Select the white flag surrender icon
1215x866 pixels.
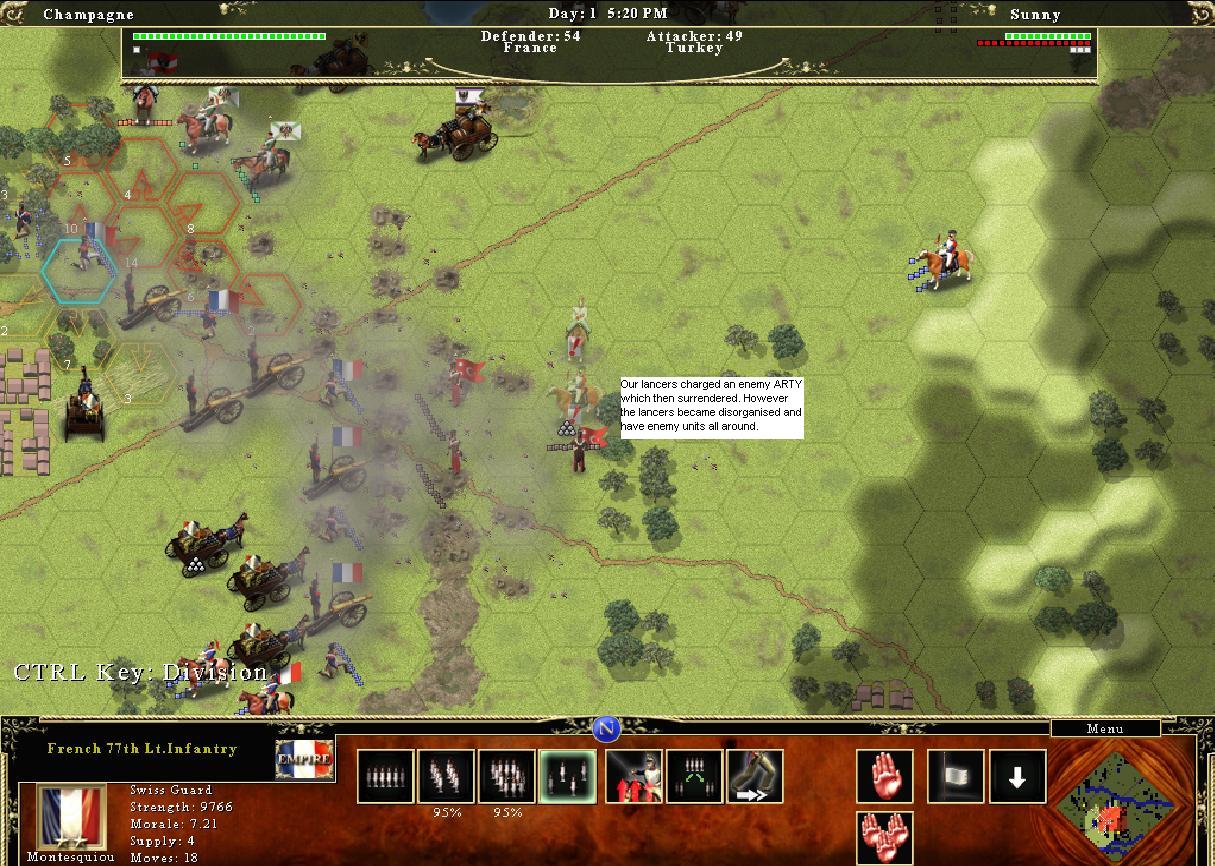[x=955, y=776]
